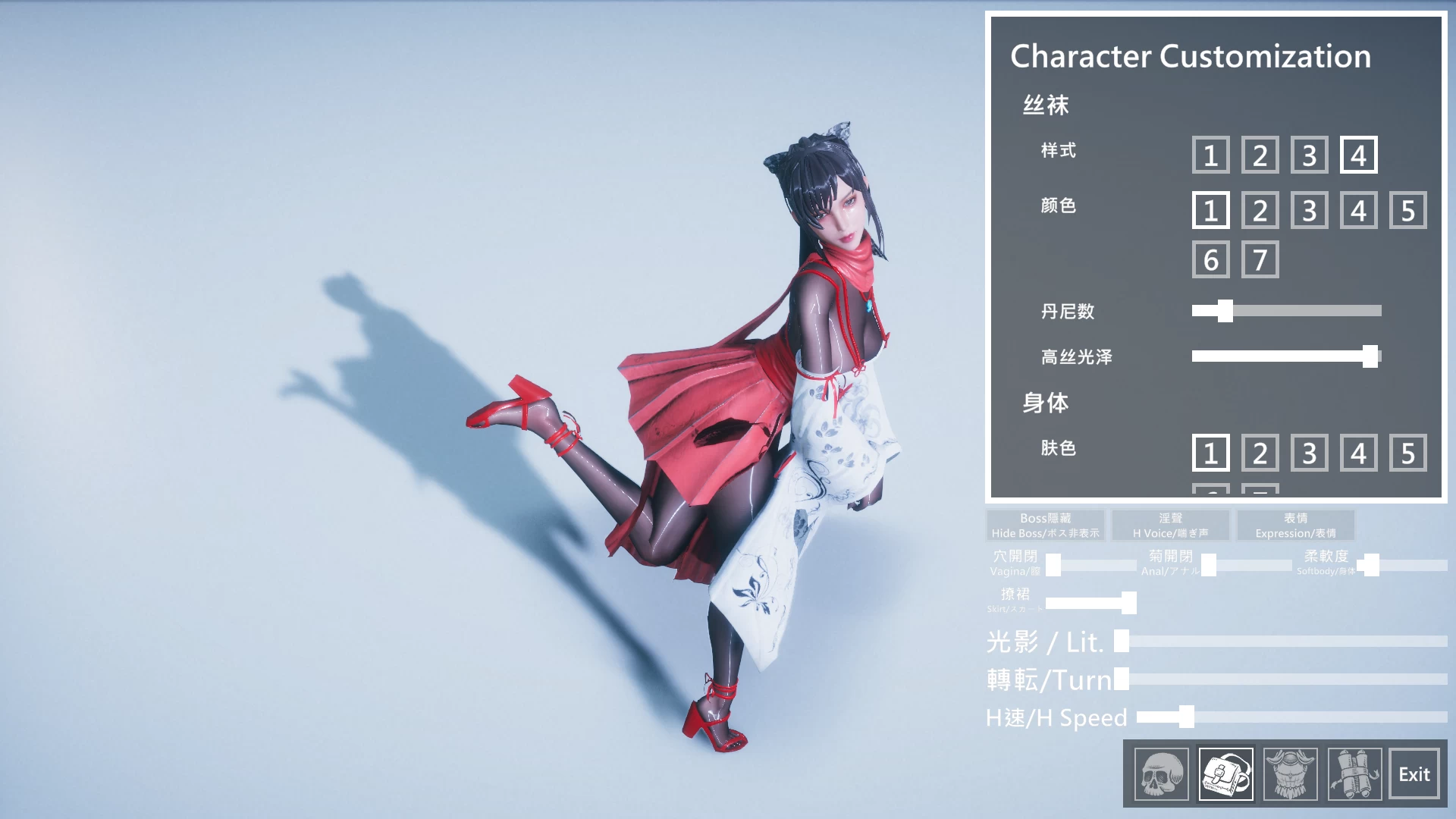The width and height of the screenshot is (1456, 819).
Task: Move the Softbody/身体 slider handle
Action: point(1370,564)
